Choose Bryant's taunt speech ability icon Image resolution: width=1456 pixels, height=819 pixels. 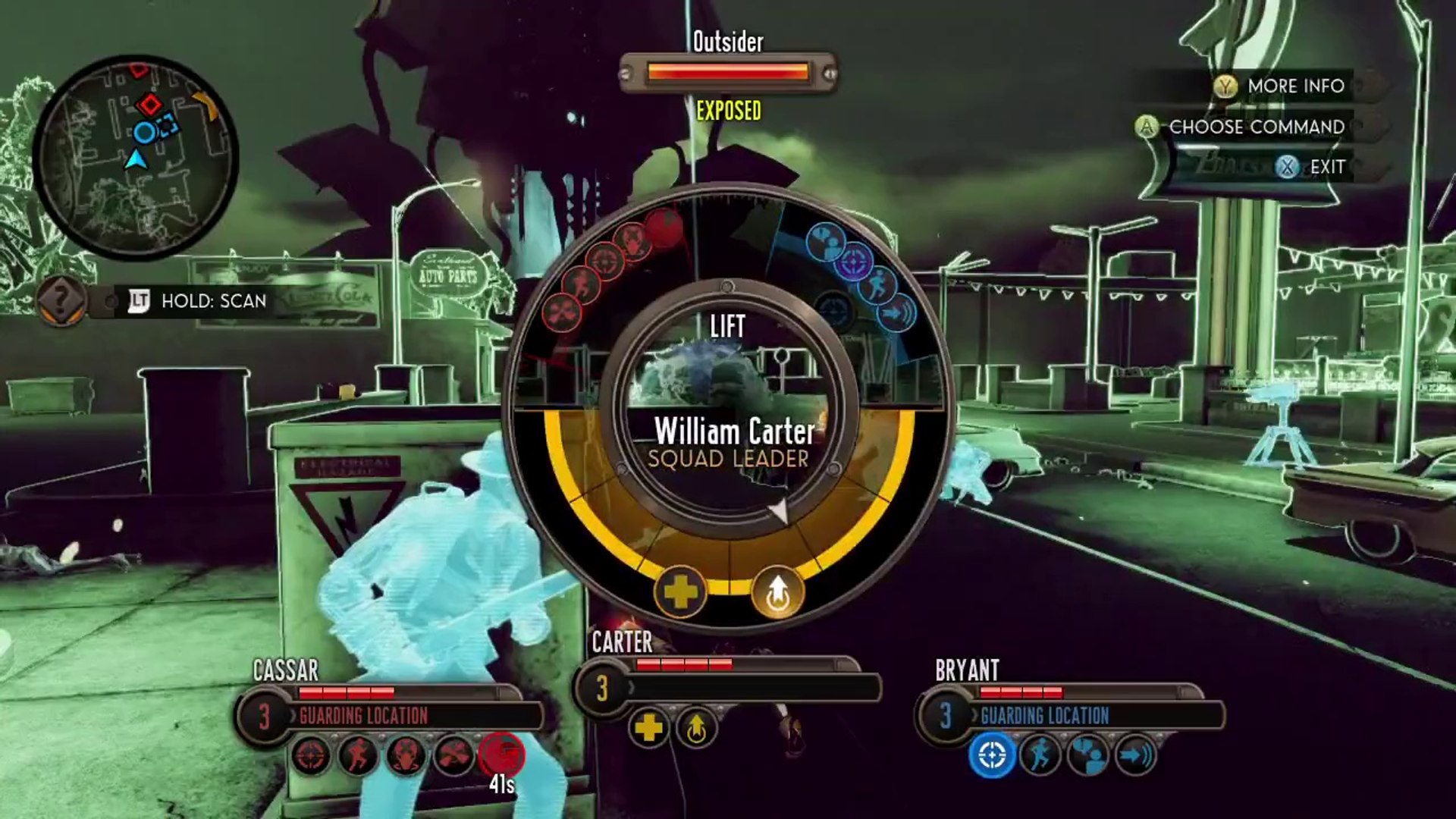click(x=1087, y=755)
